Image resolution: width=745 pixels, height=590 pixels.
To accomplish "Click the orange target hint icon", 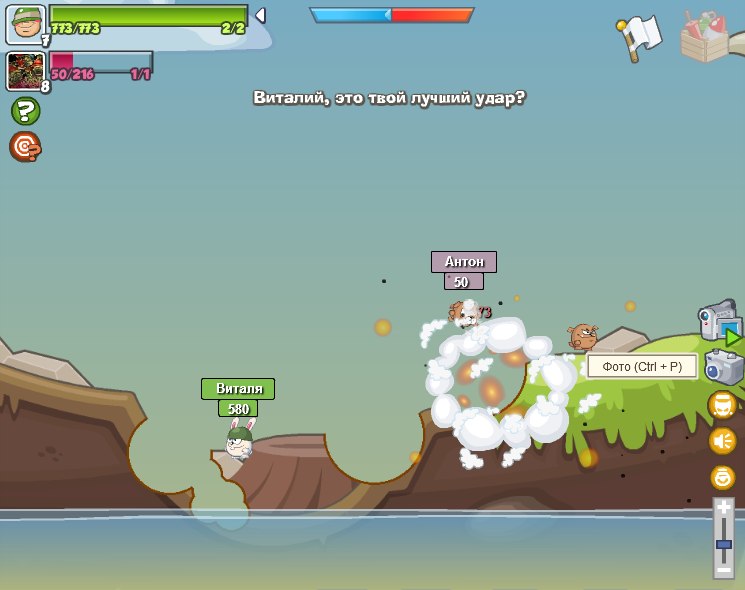I will [25, 147].
